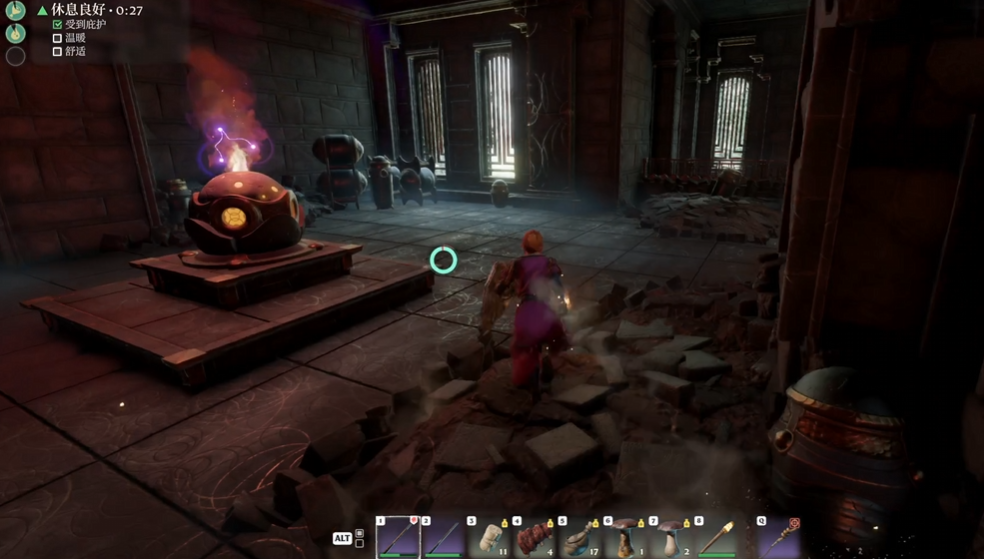This screenshot has width=984, height=559.
Task: Activate the staff in the Q slot
Action: tap(780, 537)
